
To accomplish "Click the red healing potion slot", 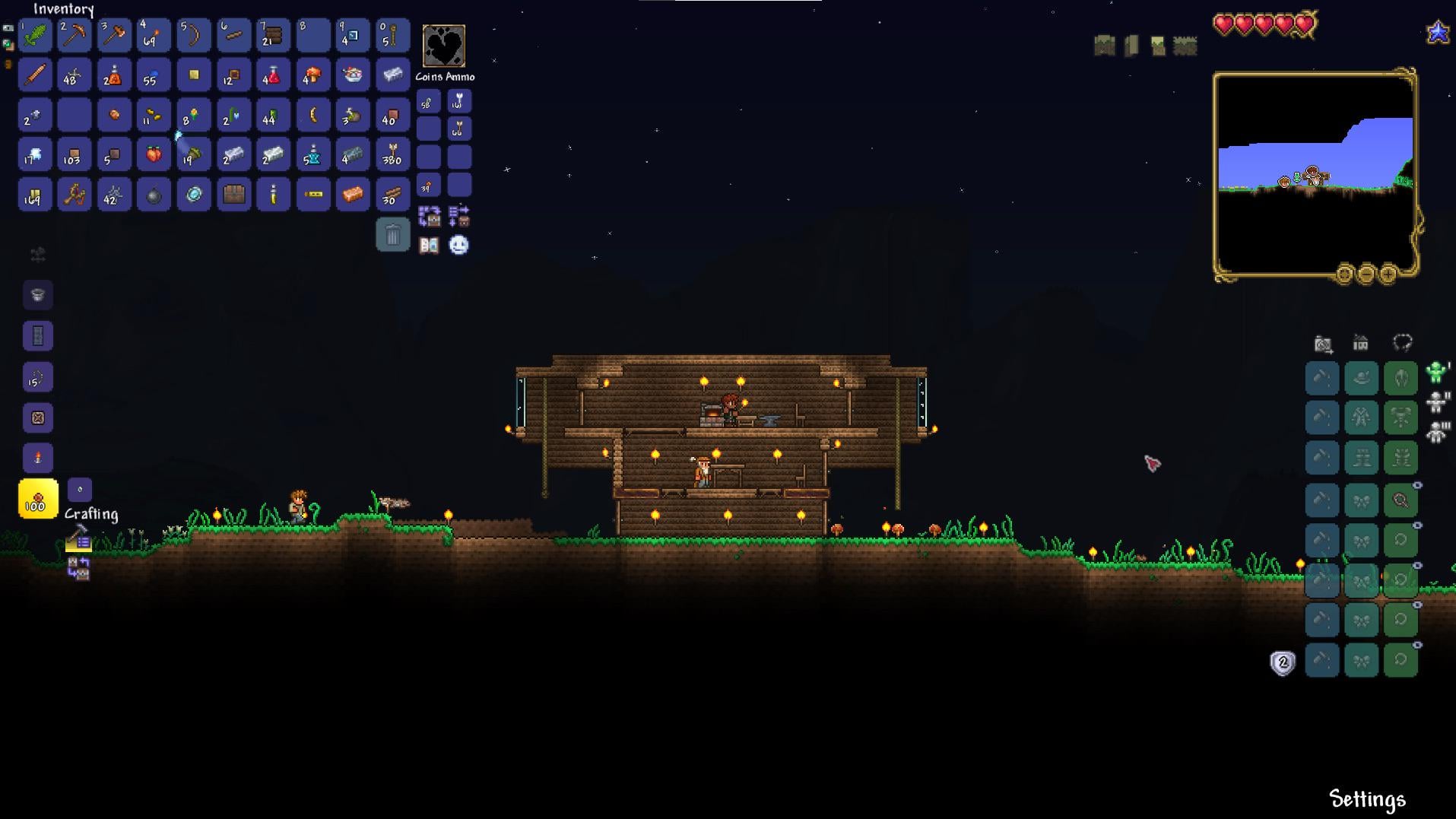I will tap(272, 75).
